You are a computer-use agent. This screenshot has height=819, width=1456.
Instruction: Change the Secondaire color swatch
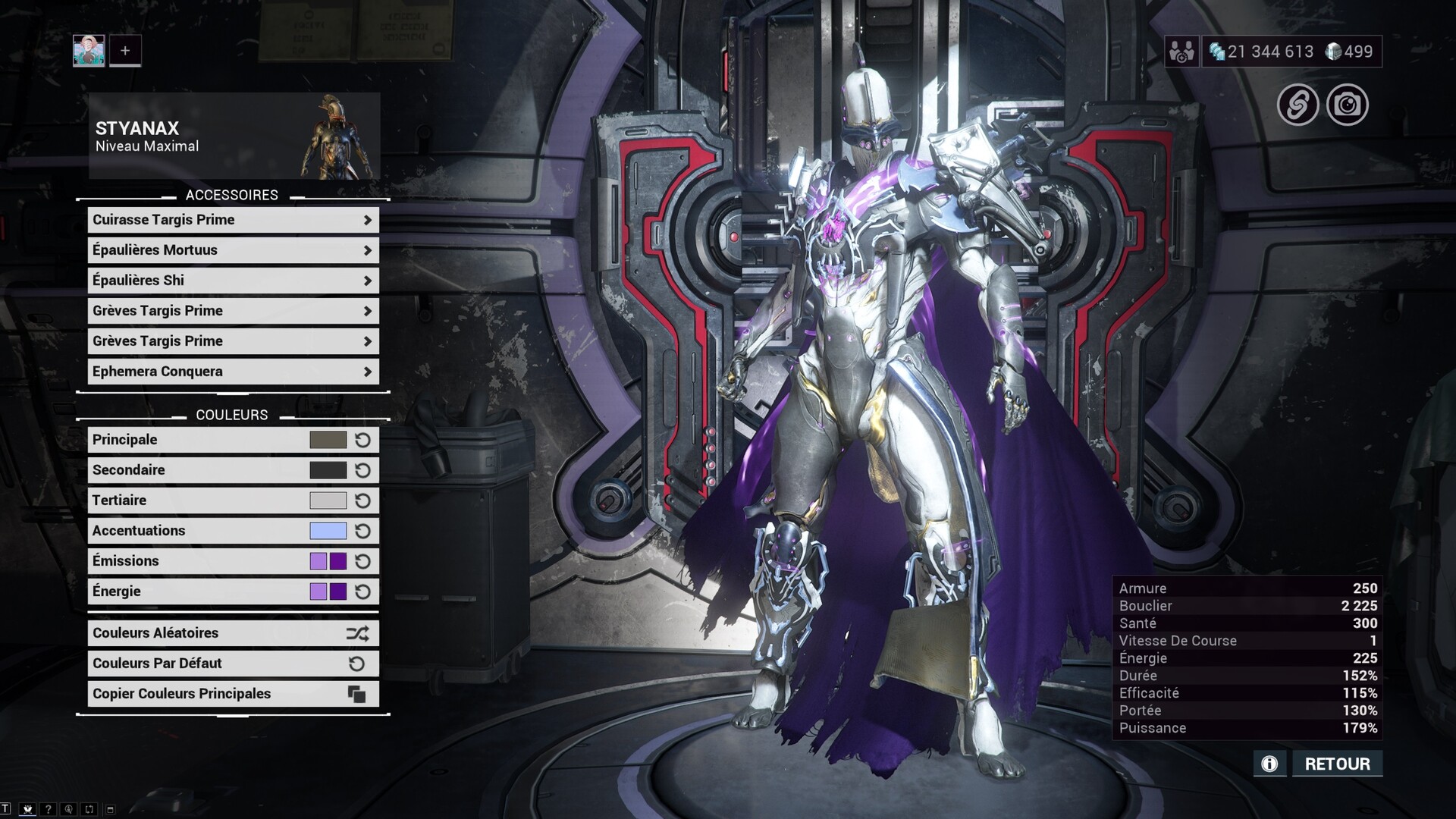pos(328,470)
